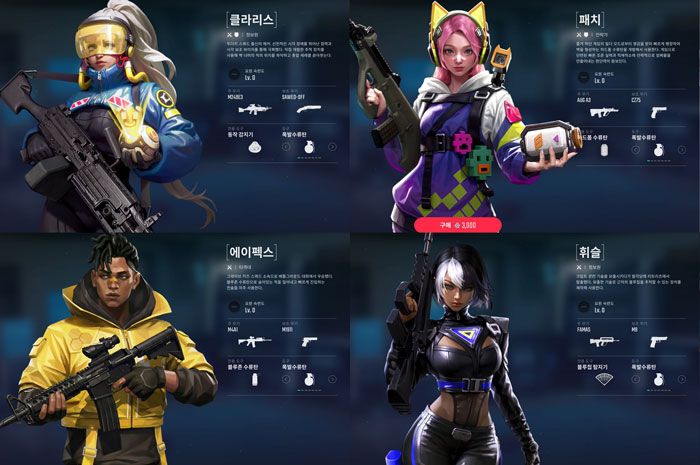This screenshot has height=465, width=700.
Task: Select the M1911 secondary pistol
Action: coord(309,341)
